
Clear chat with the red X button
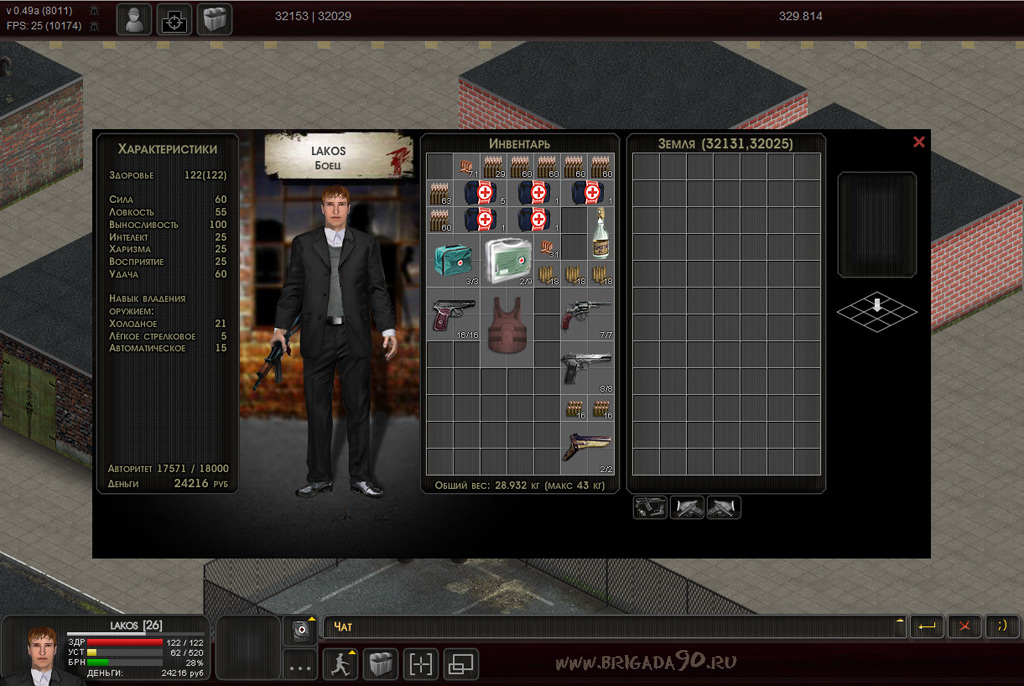[x=964, y=627]
